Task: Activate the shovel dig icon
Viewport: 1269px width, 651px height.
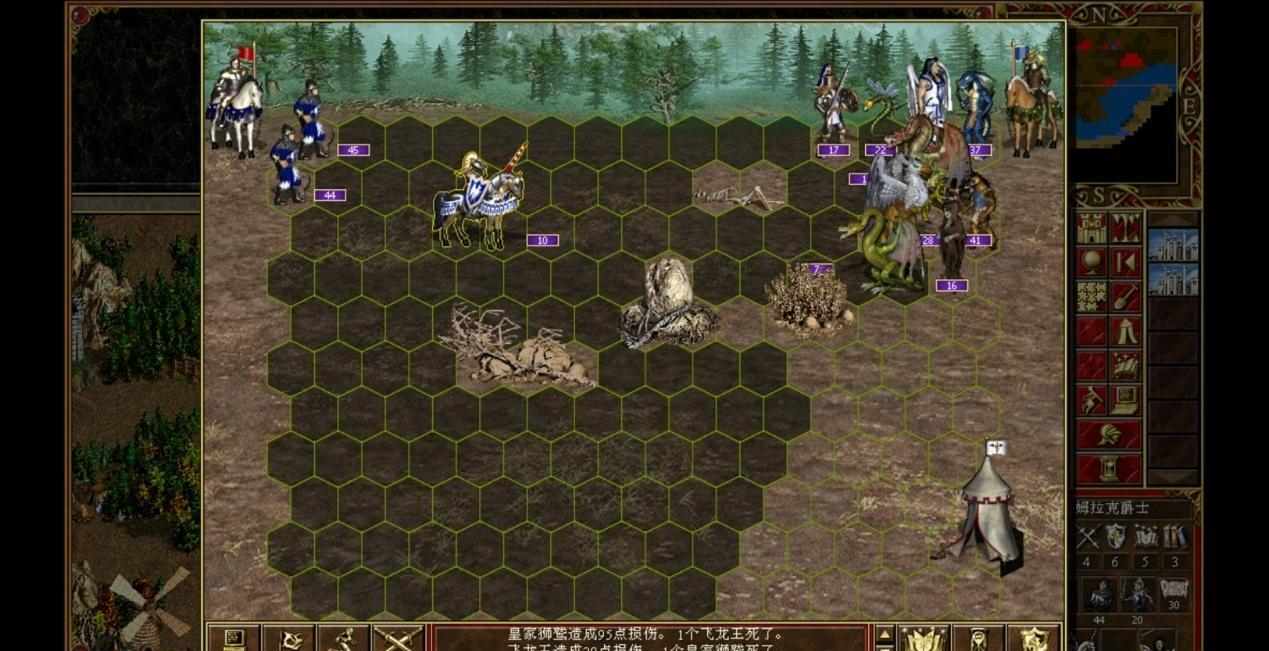Action: (x=1126, y=297)
